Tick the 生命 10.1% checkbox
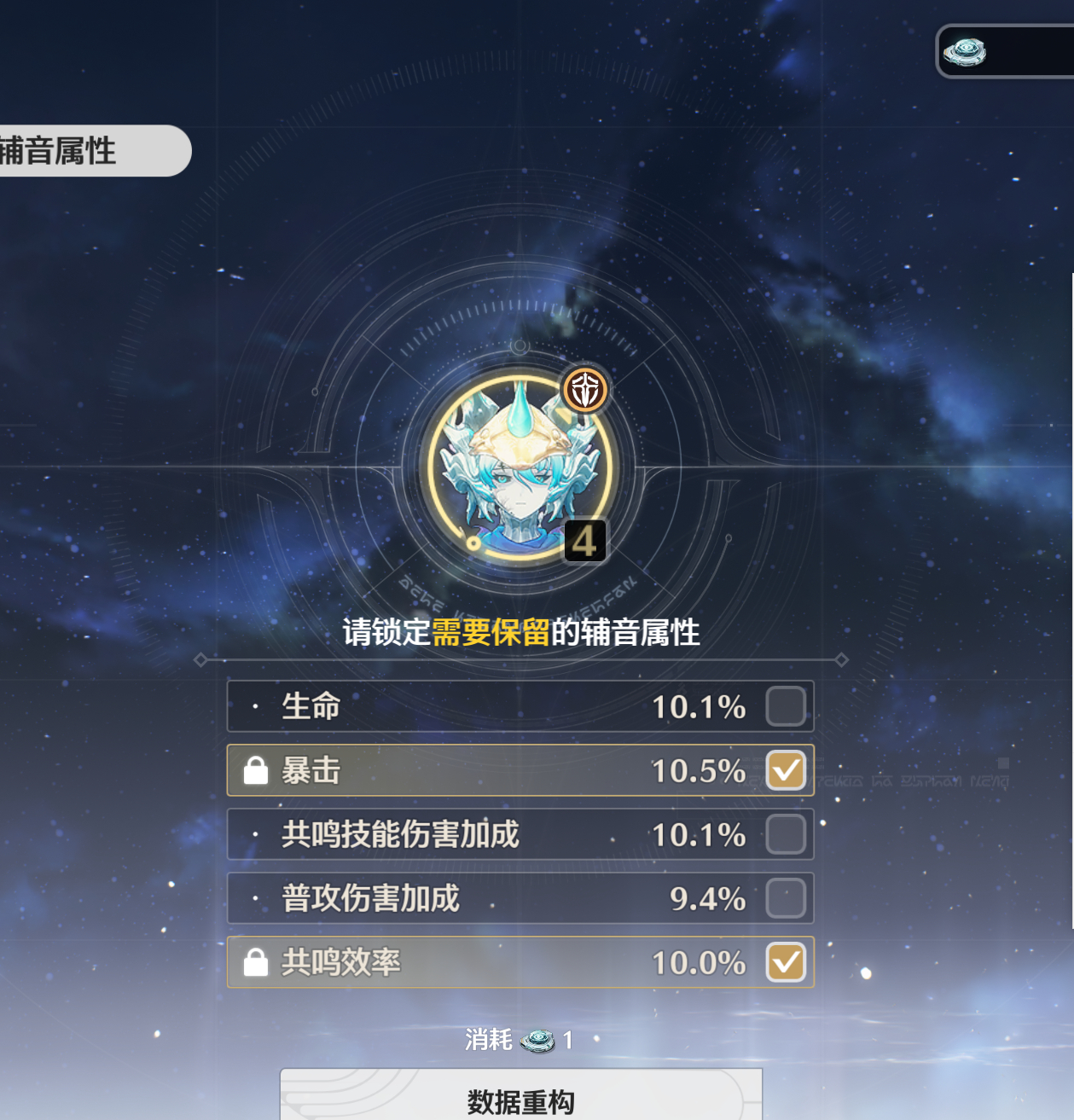The width and height of the screenshot is (1074, 1120). coord(786,706)
